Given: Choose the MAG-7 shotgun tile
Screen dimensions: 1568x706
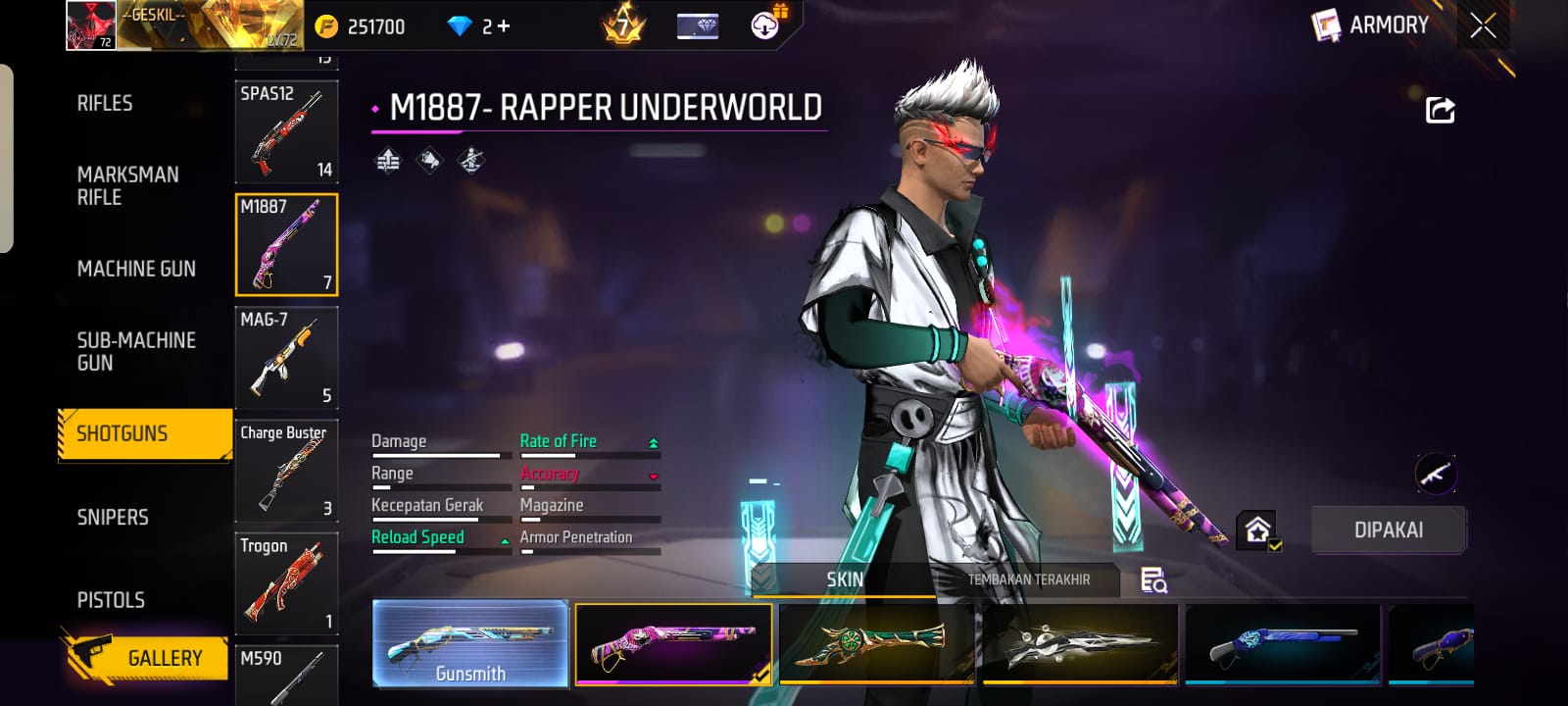Looking at the screenshot, I should point(286,358).
